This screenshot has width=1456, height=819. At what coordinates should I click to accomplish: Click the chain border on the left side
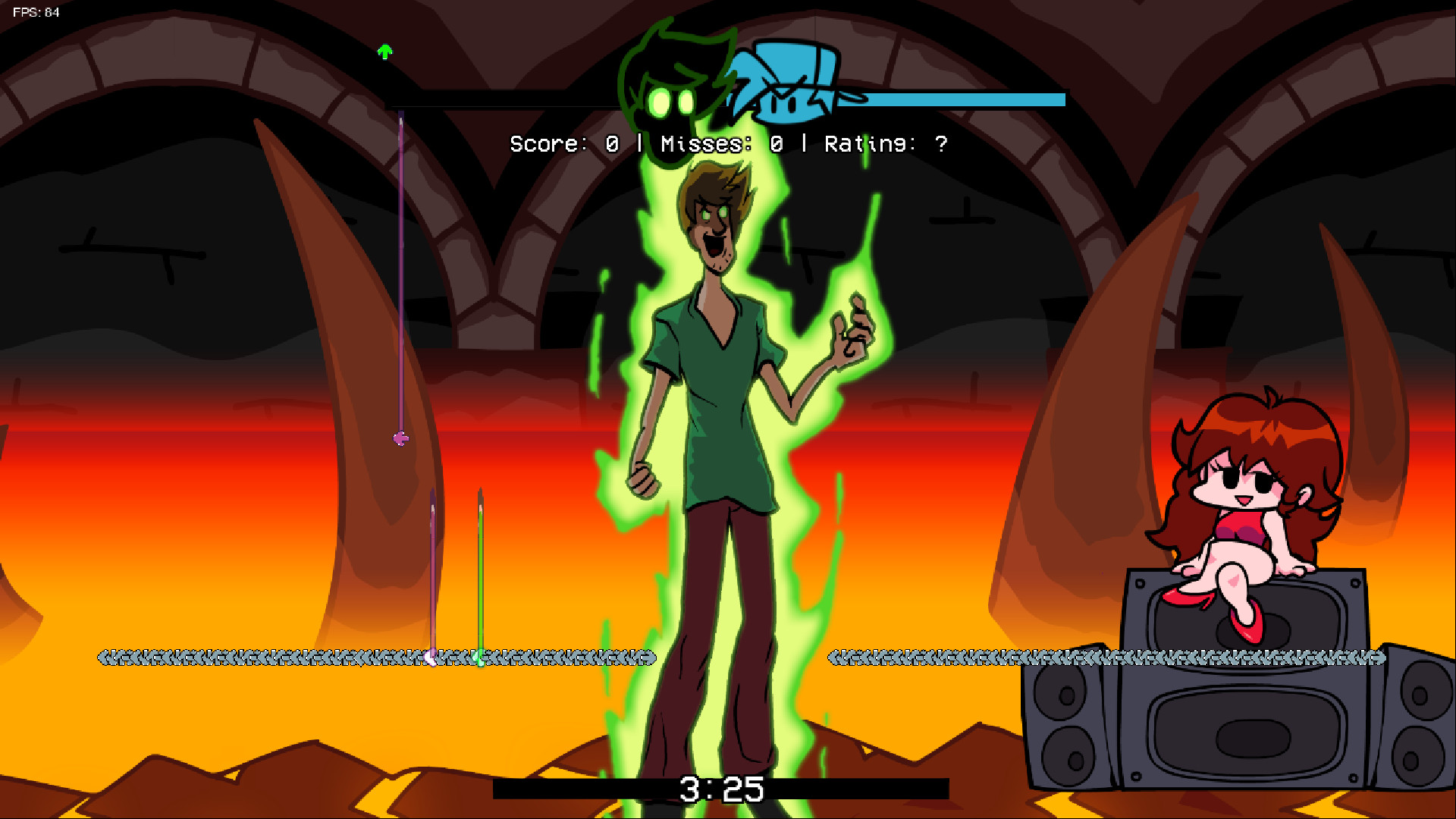(227, 657)
